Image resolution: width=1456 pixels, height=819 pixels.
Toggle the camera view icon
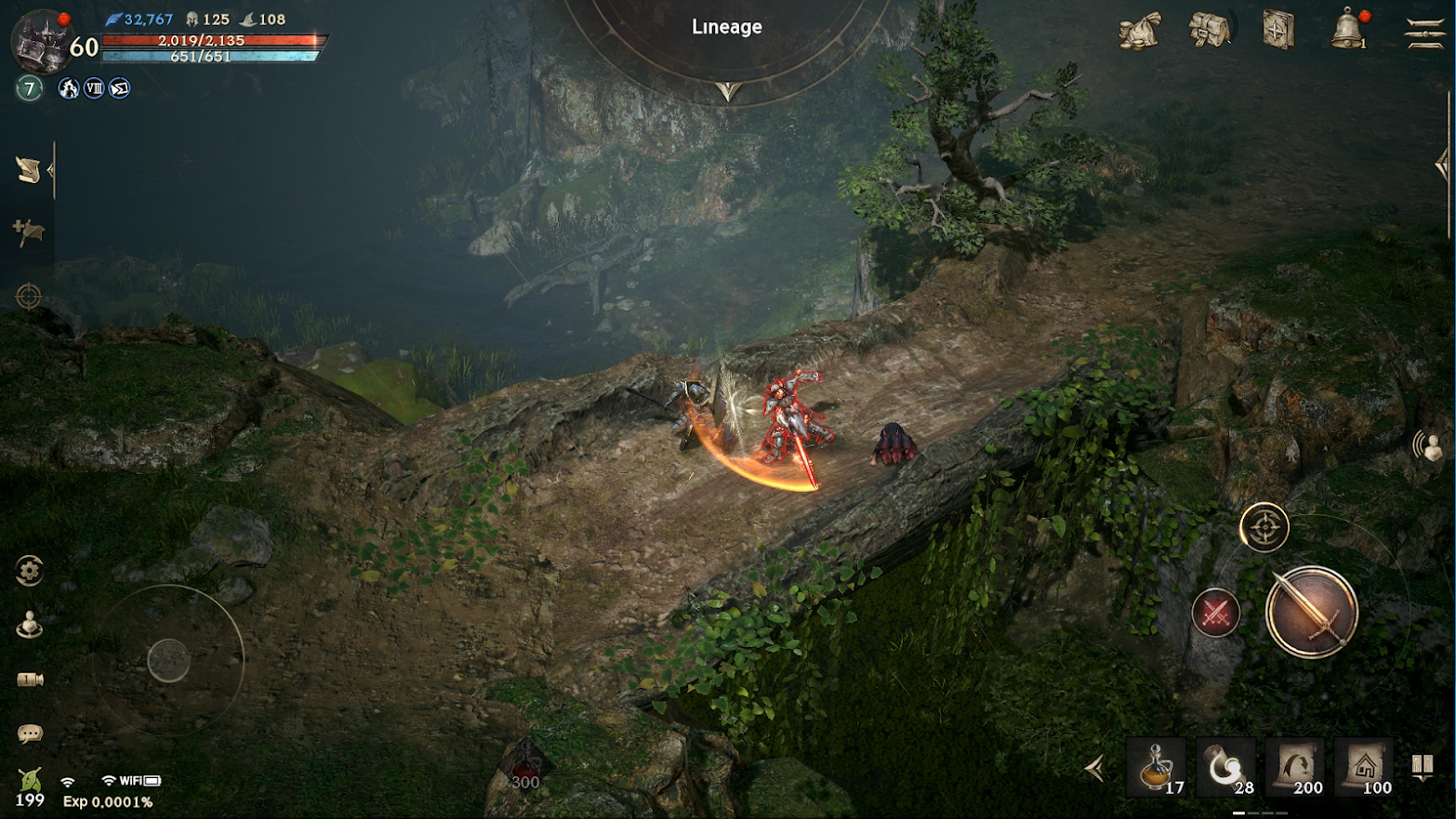pyautogui.click(x=30, y=680)
